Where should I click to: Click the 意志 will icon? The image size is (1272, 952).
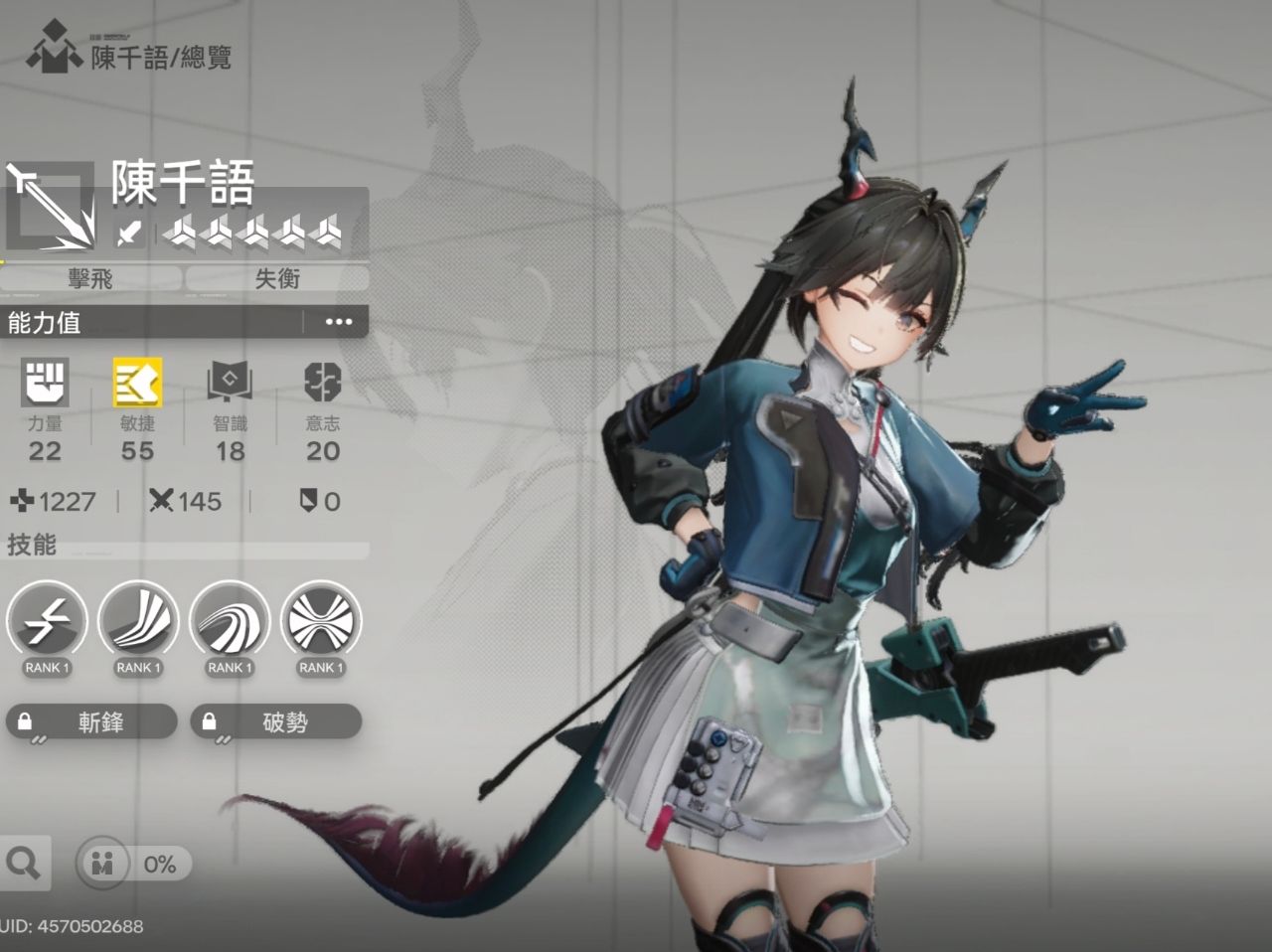tap(322, 383)
